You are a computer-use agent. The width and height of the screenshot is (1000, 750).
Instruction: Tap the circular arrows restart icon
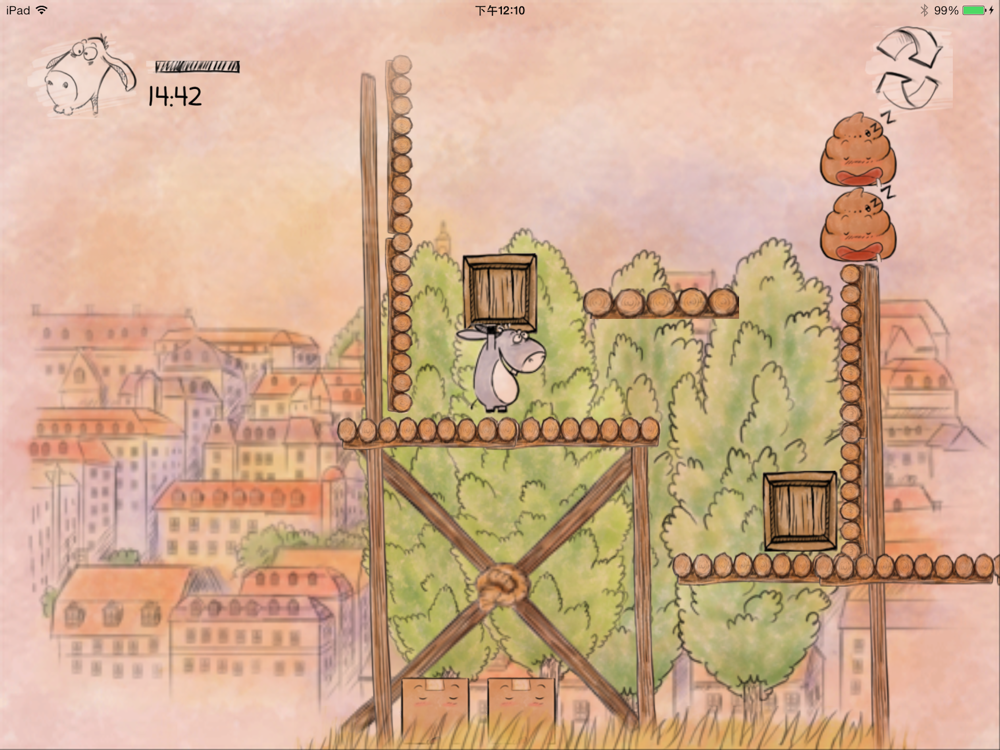(908, 68)
